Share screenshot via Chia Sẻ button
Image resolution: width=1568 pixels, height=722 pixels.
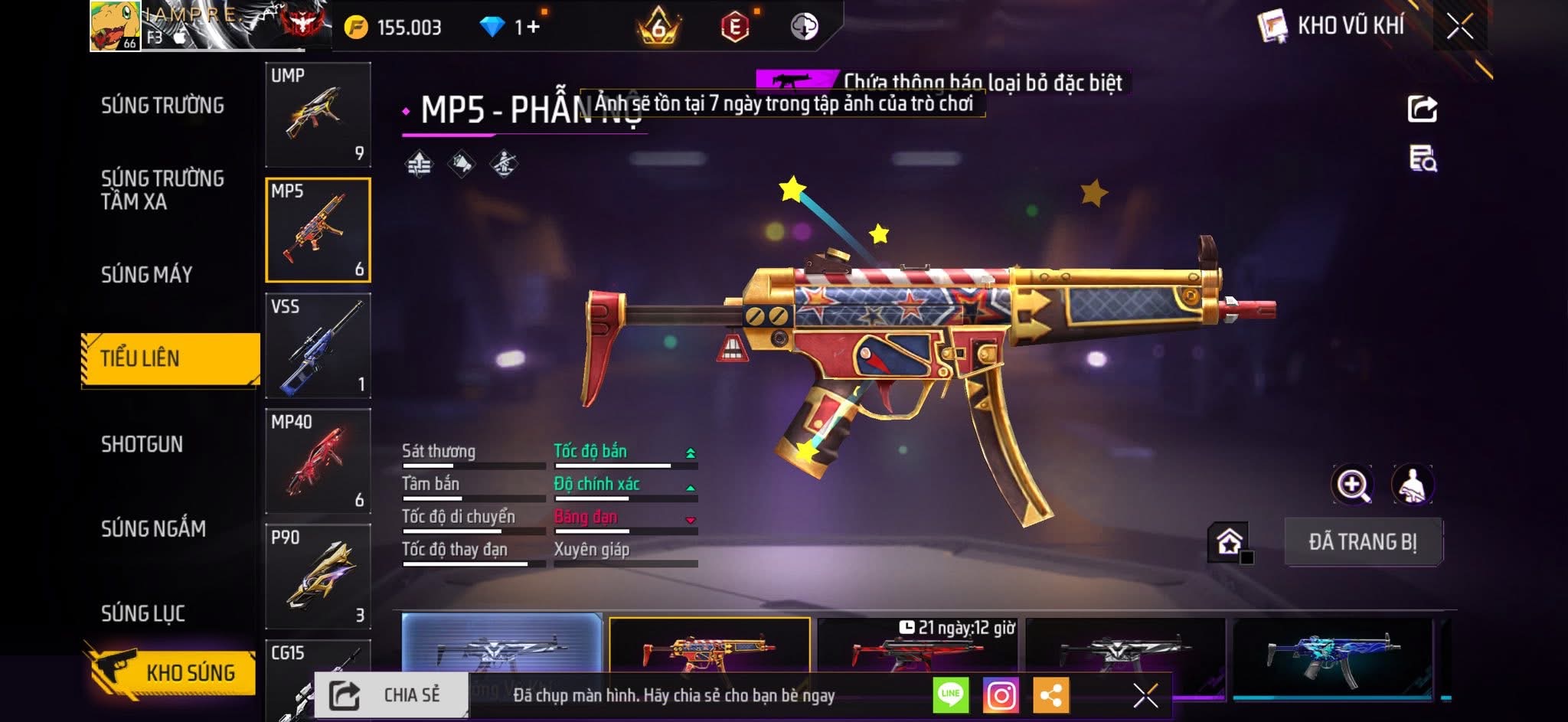[x=391, y=695]
